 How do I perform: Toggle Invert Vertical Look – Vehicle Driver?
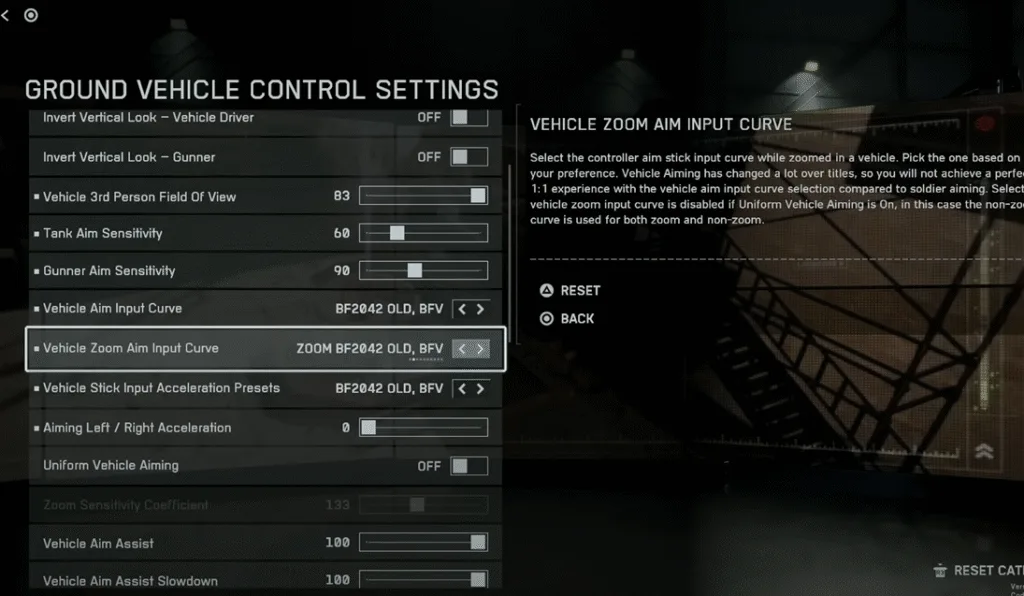pos(469,118)
